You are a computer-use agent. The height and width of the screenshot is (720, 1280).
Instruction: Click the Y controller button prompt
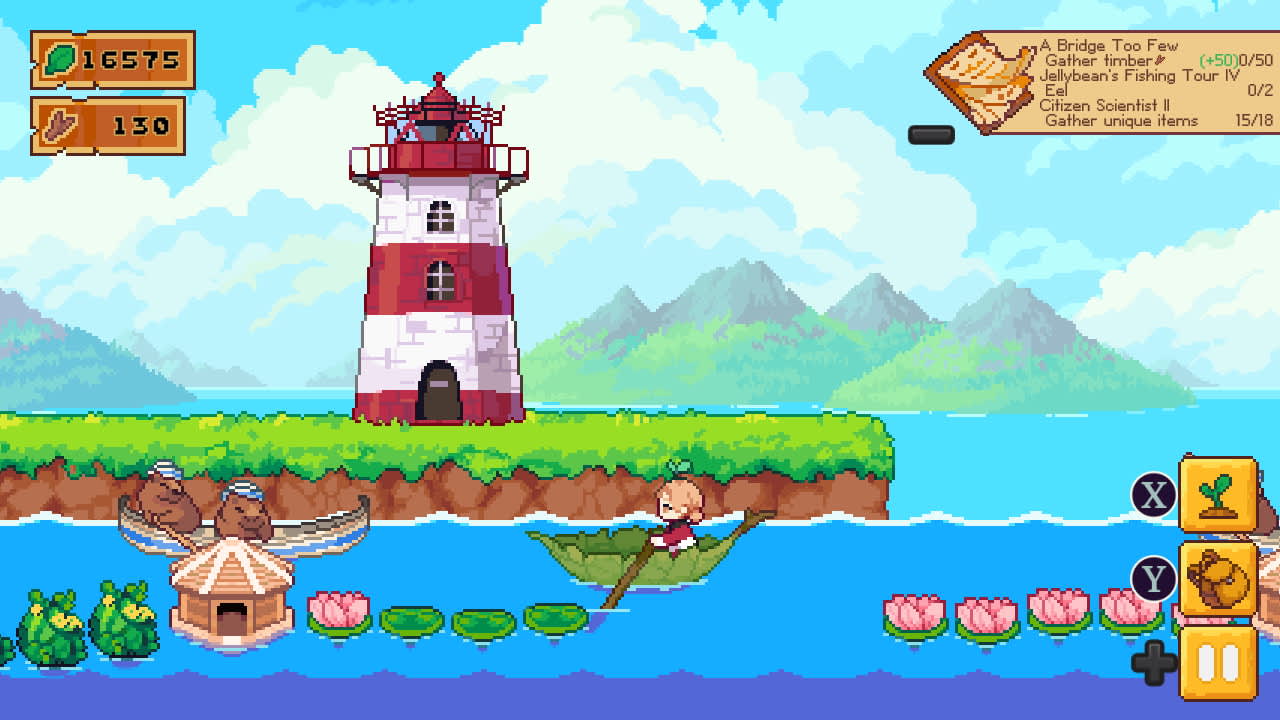pyautogui.click(x=1152, y=576)
